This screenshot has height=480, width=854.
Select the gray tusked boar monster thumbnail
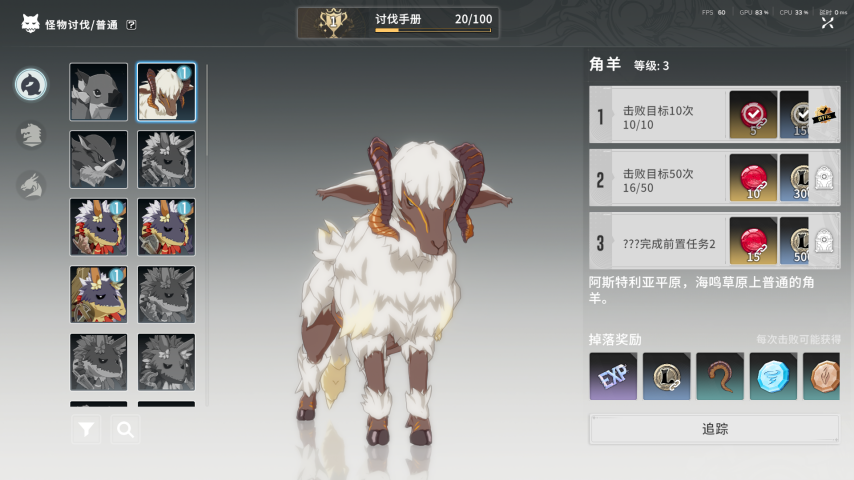click(x=98, y=159)
